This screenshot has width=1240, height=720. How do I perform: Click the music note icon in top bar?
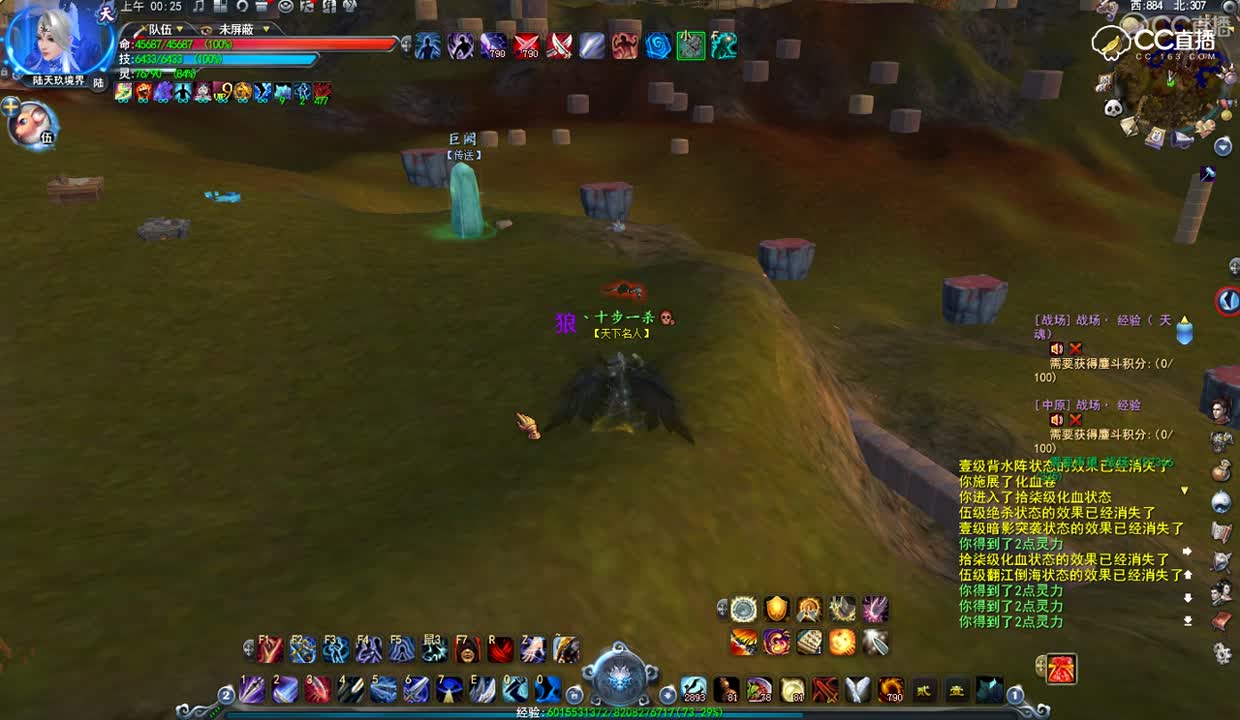(198, 7)
